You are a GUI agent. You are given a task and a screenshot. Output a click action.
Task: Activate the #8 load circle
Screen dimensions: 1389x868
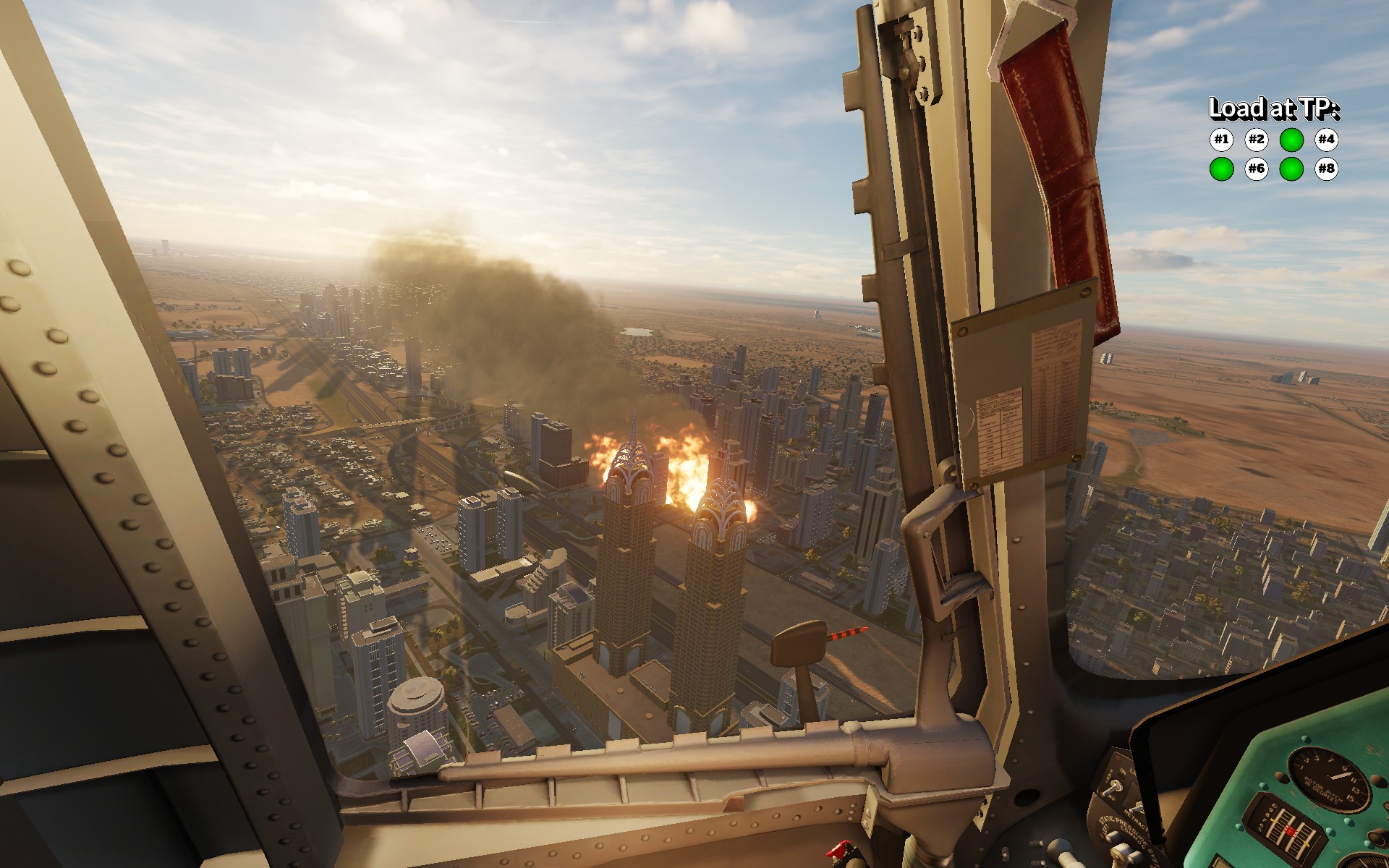click(x=1326, y=169)
